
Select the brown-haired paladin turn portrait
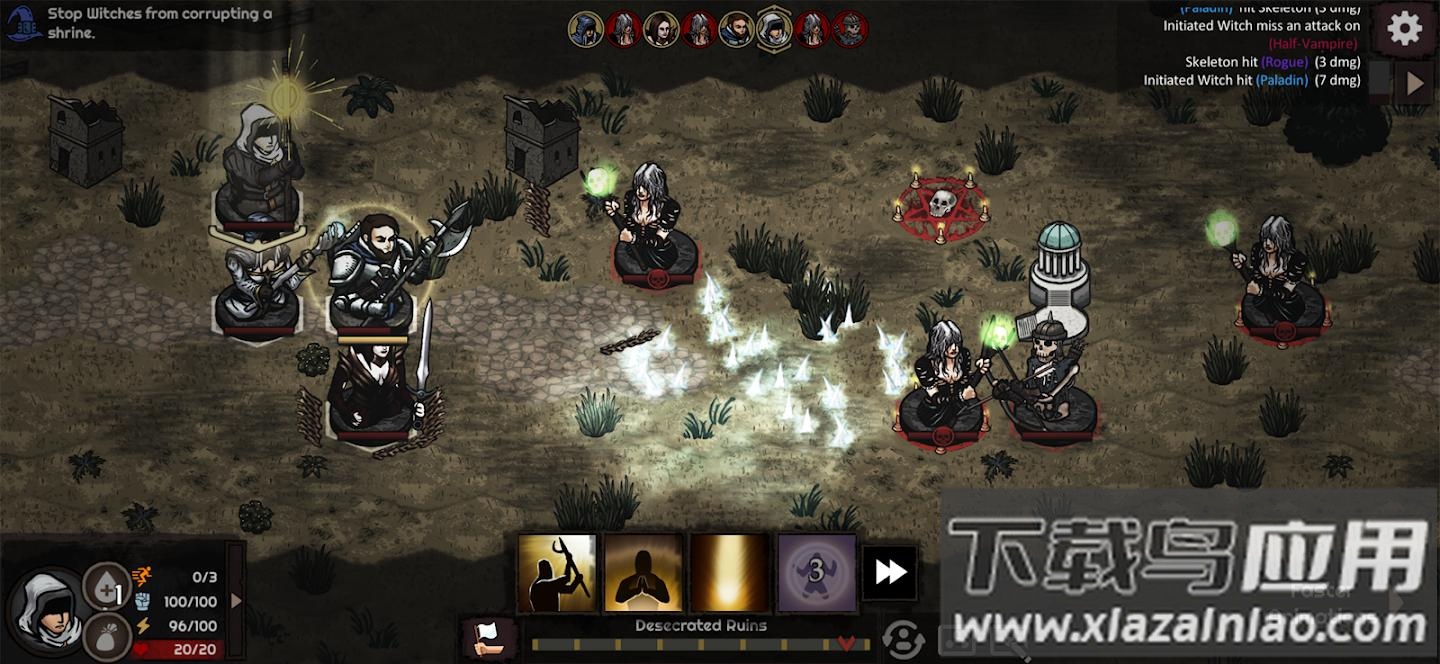(736, 29)
